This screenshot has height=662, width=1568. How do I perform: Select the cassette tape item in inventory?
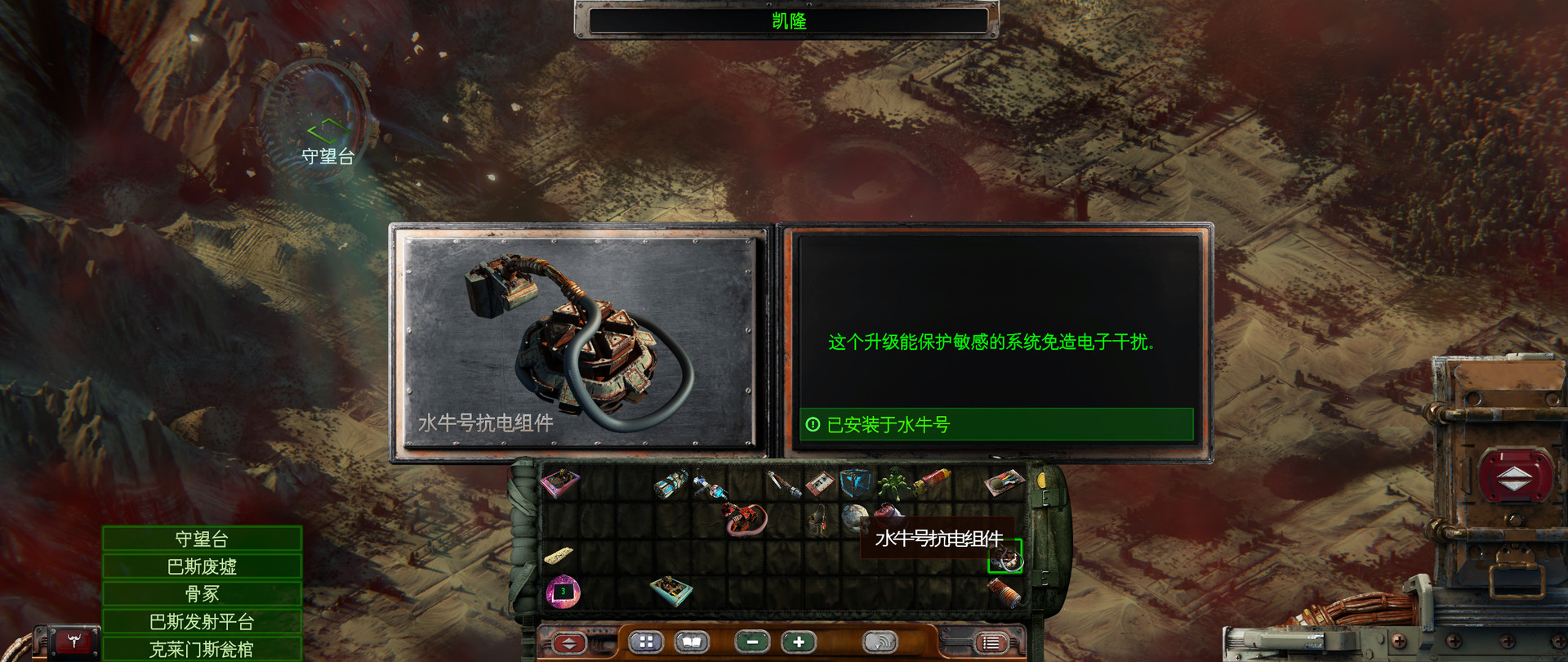tap(819, 484)
